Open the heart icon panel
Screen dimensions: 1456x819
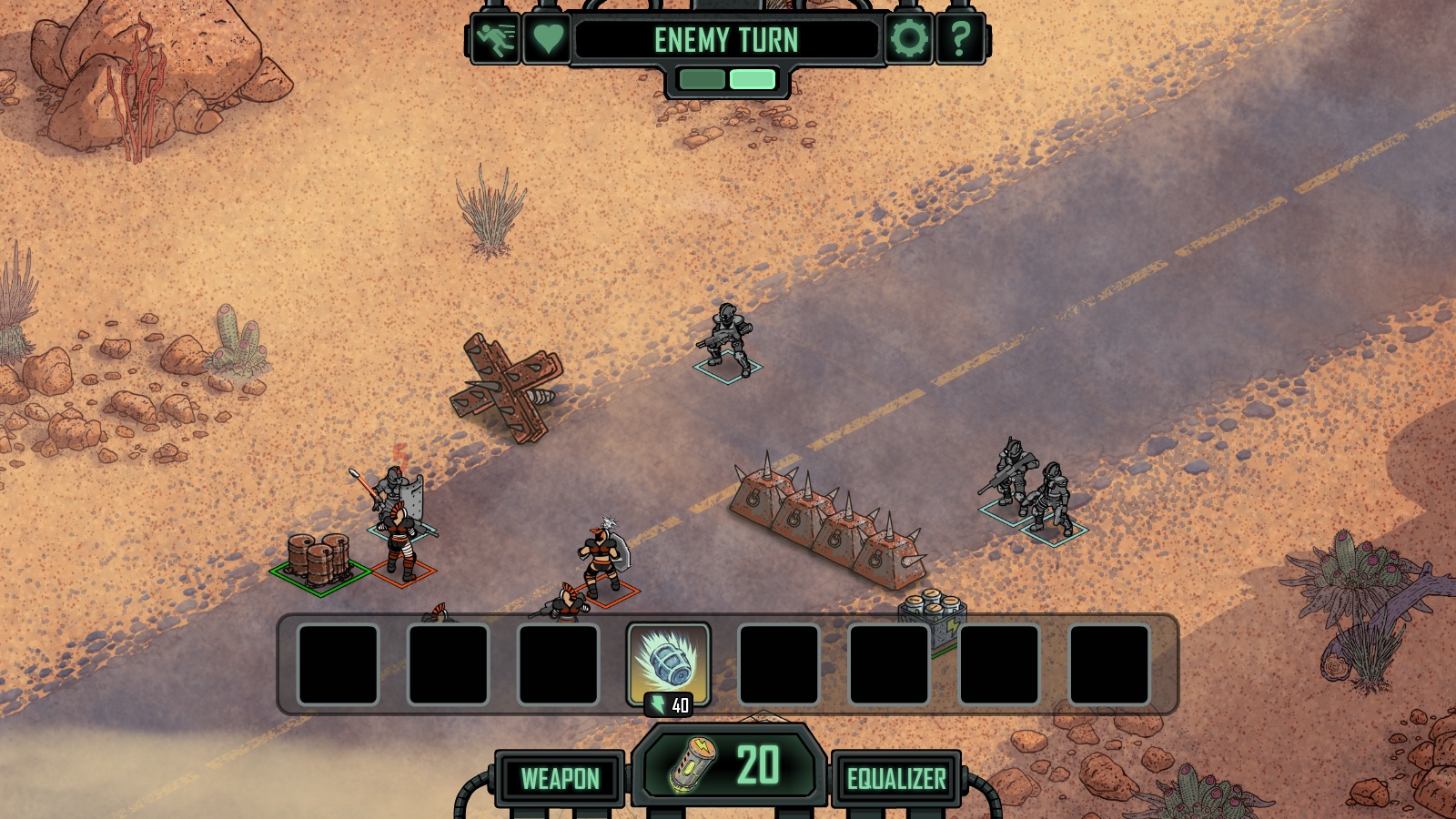click(548, 39)
